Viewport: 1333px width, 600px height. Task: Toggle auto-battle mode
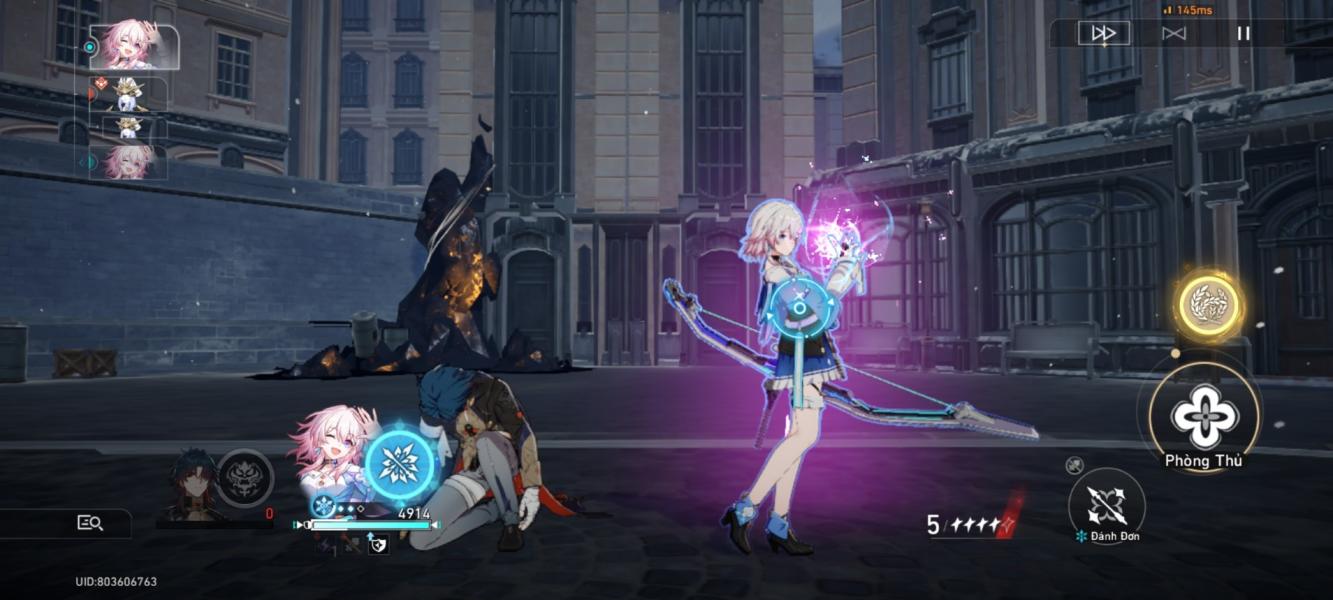[1174, 33]
